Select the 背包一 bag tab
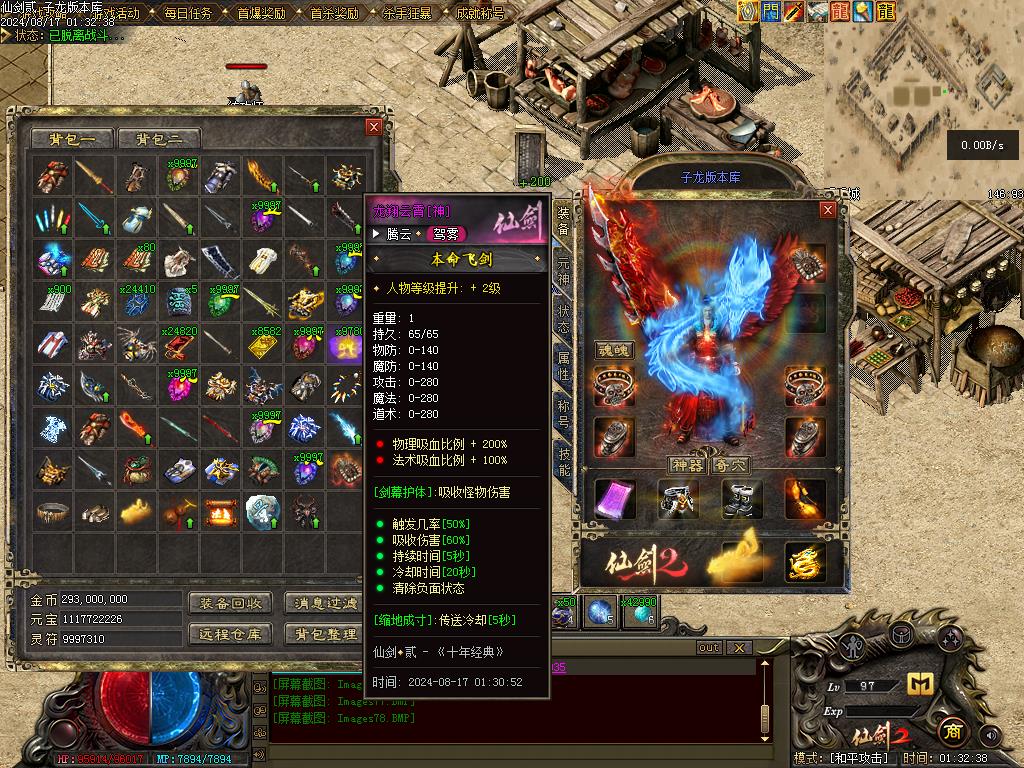The image size is (1024, 768). tap(72, 139)
